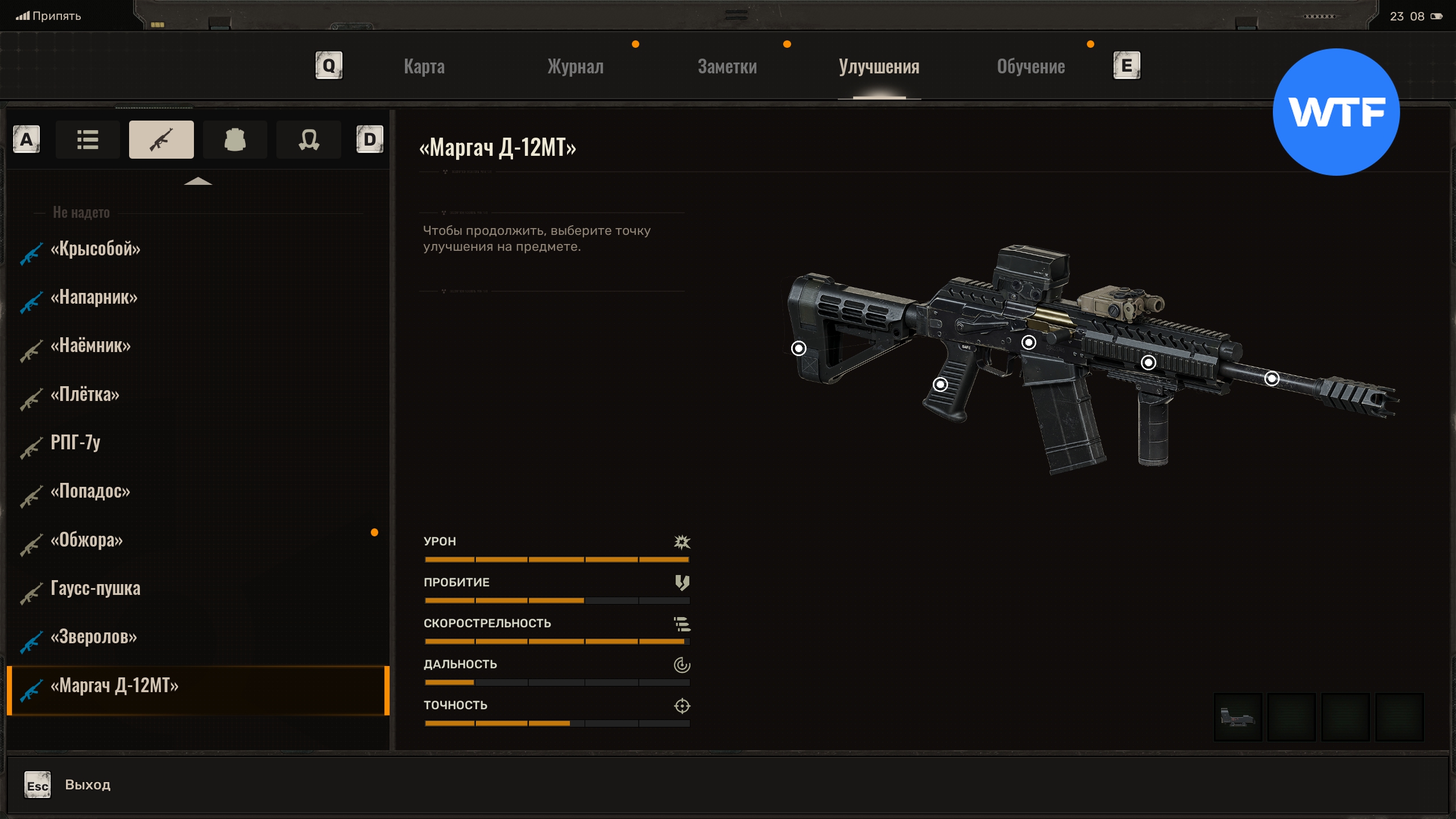Choose the «Зверолов» weapon entry
The image size is (1456, 819).
(x=94, y=637)
